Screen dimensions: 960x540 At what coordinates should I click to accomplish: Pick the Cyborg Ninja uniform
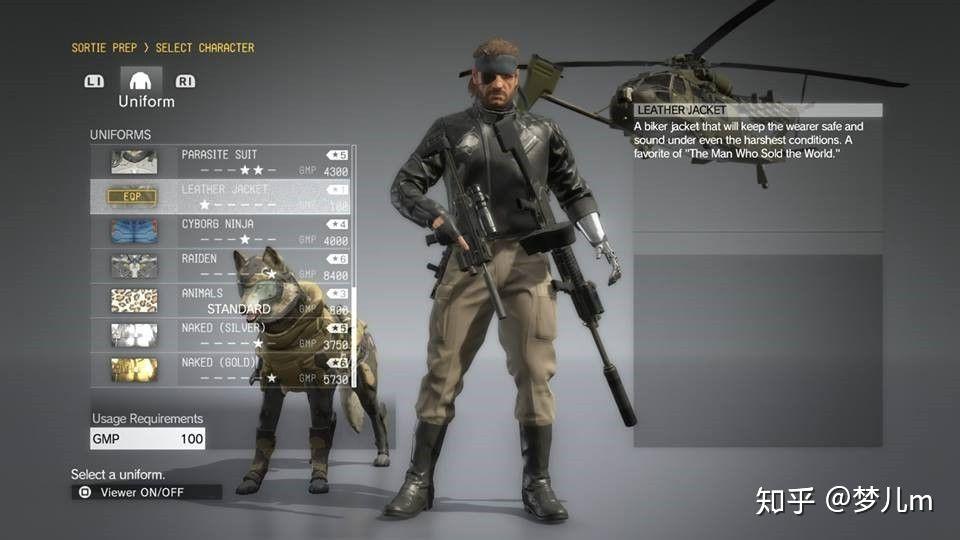220,231
